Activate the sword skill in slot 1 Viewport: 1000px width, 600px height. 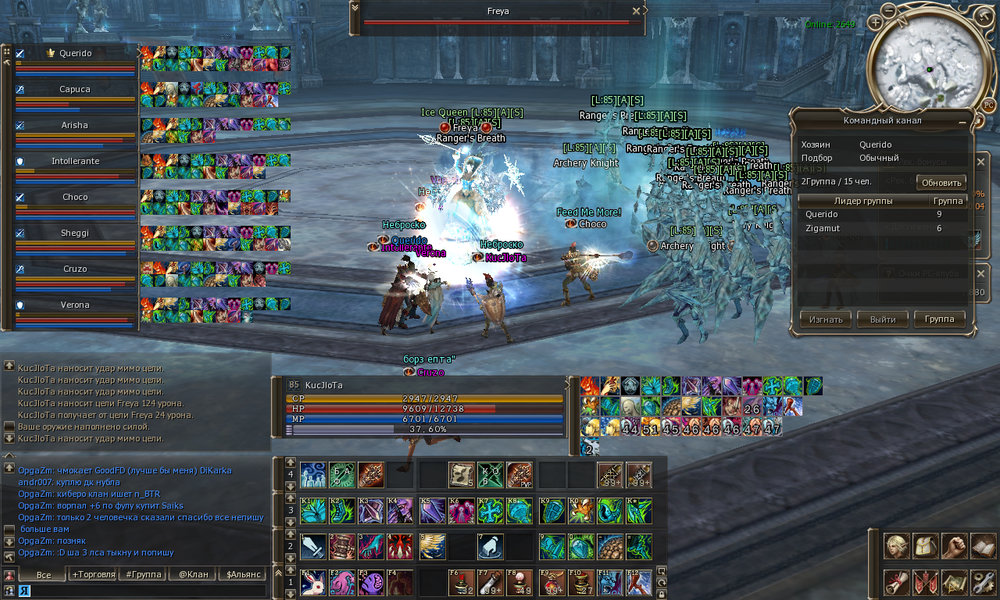(314, 546)
